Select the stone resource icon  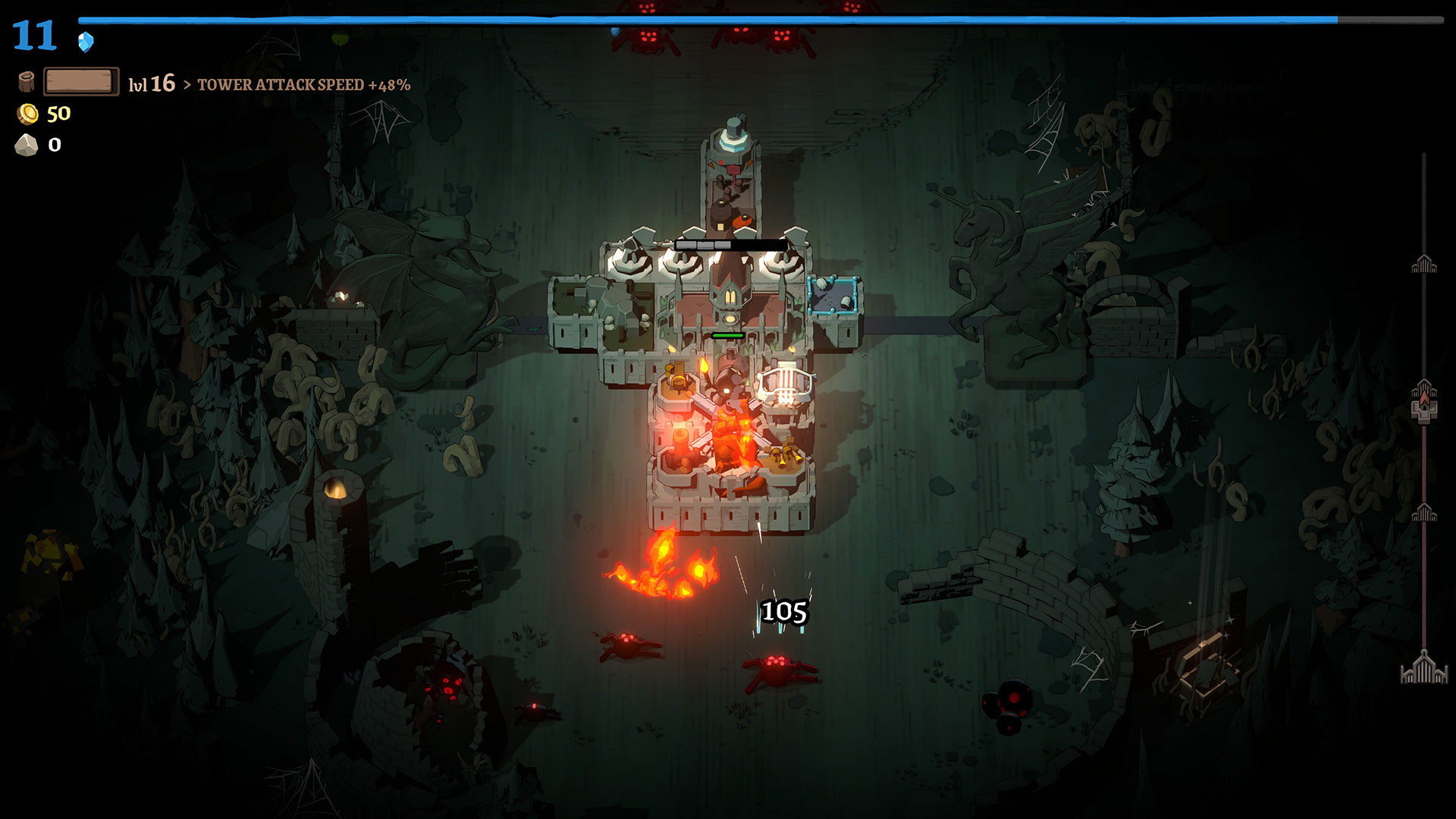(x=27, y=145)
